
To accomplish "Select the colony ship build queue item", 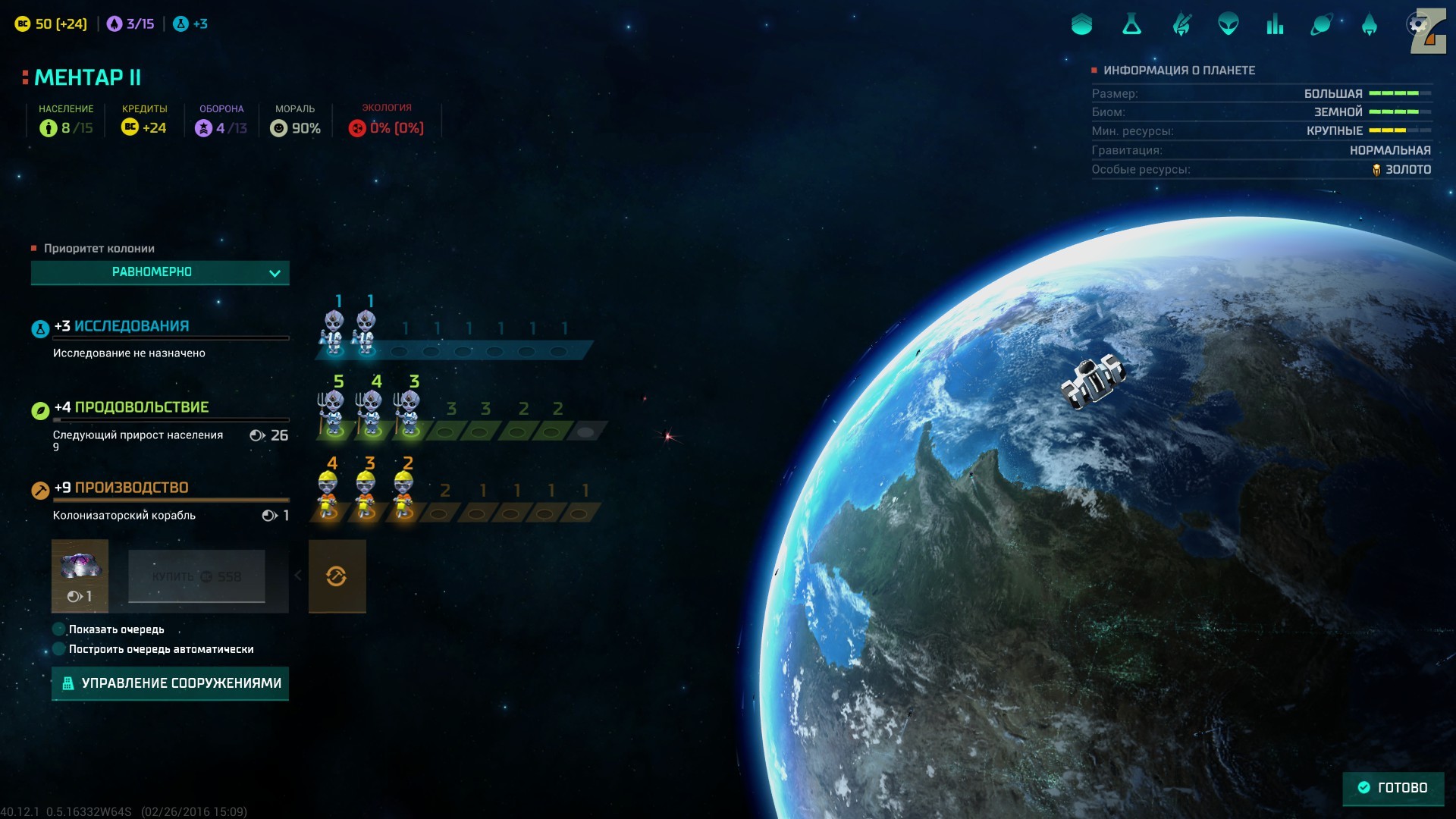I will click(80, 576).
